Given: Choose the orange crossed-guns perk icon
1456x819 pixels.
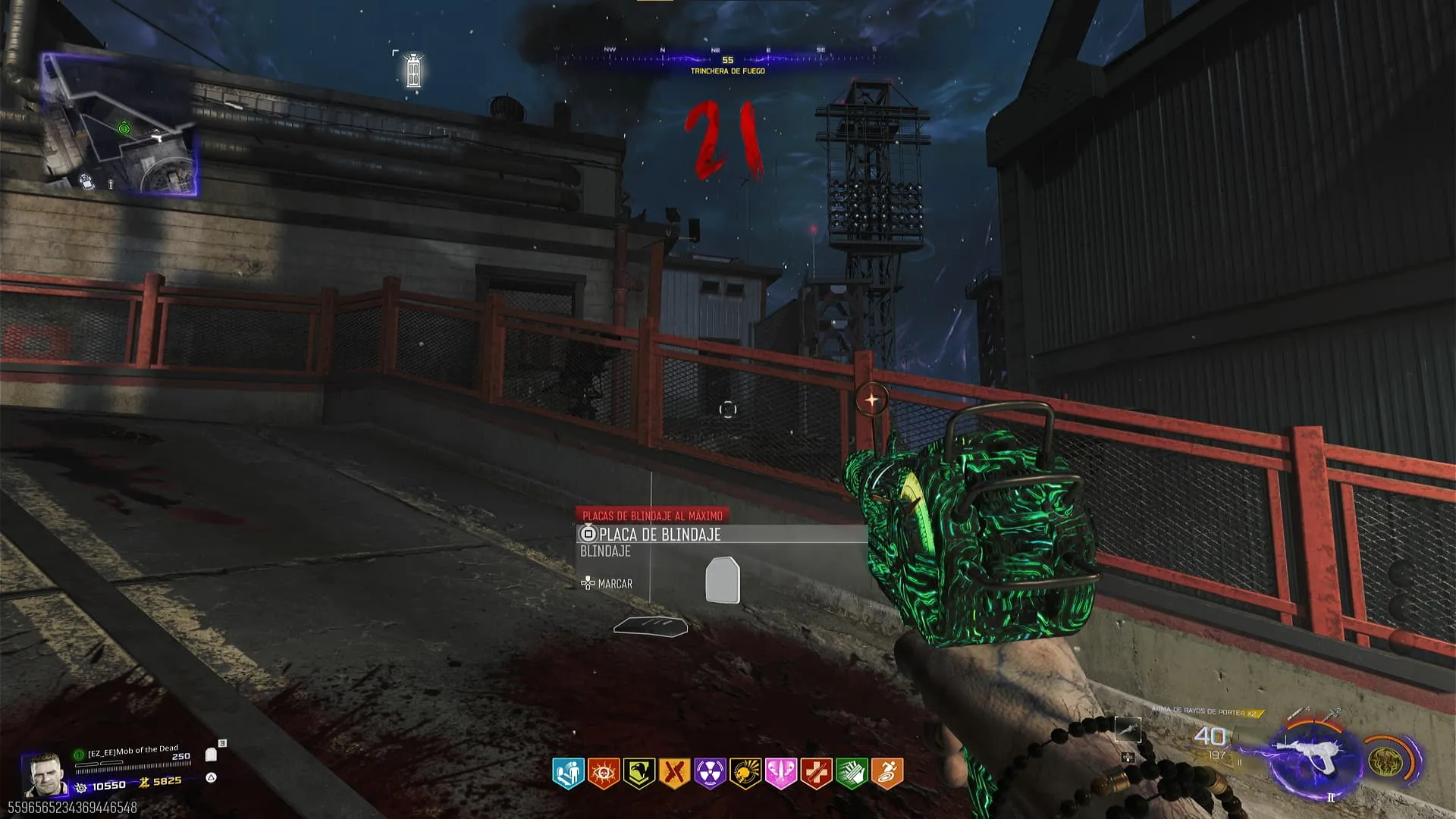Looking at the screenshot, I should (674, 773).
